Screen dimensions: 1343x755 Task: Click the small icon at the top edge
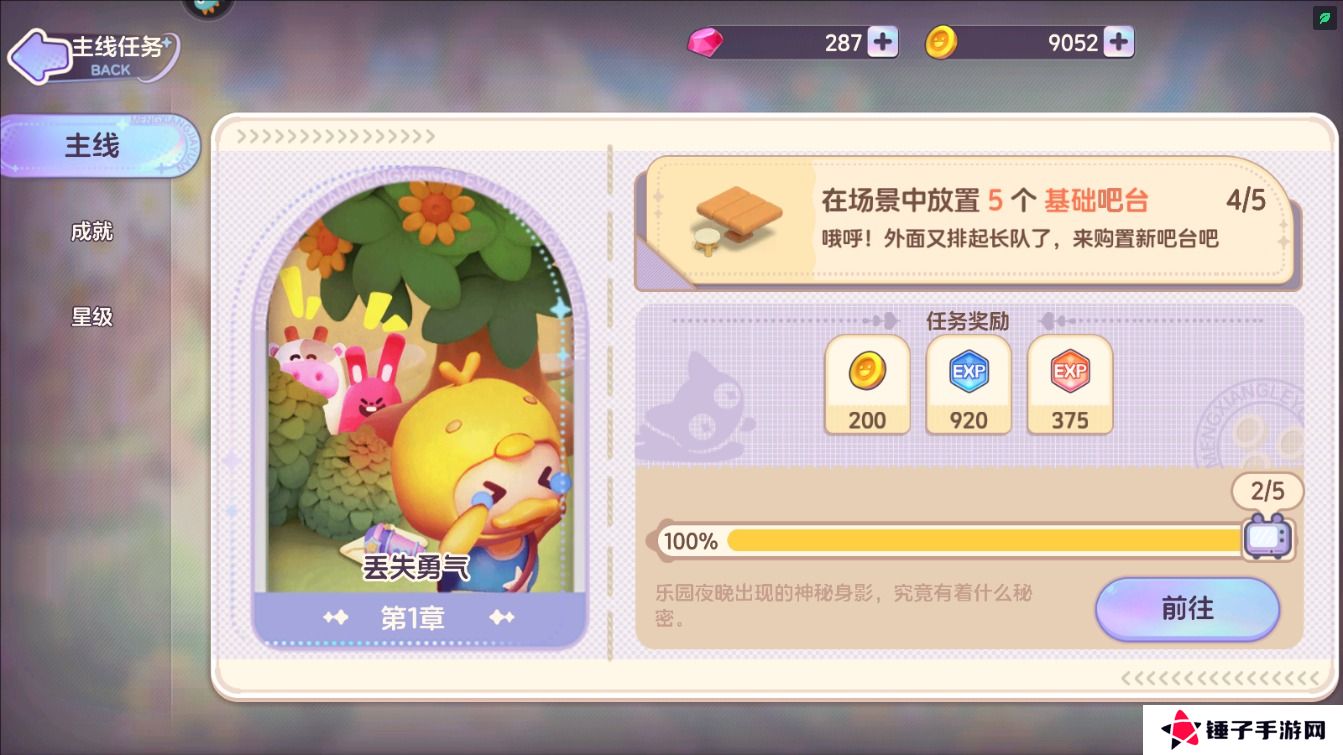click(206, 8)
